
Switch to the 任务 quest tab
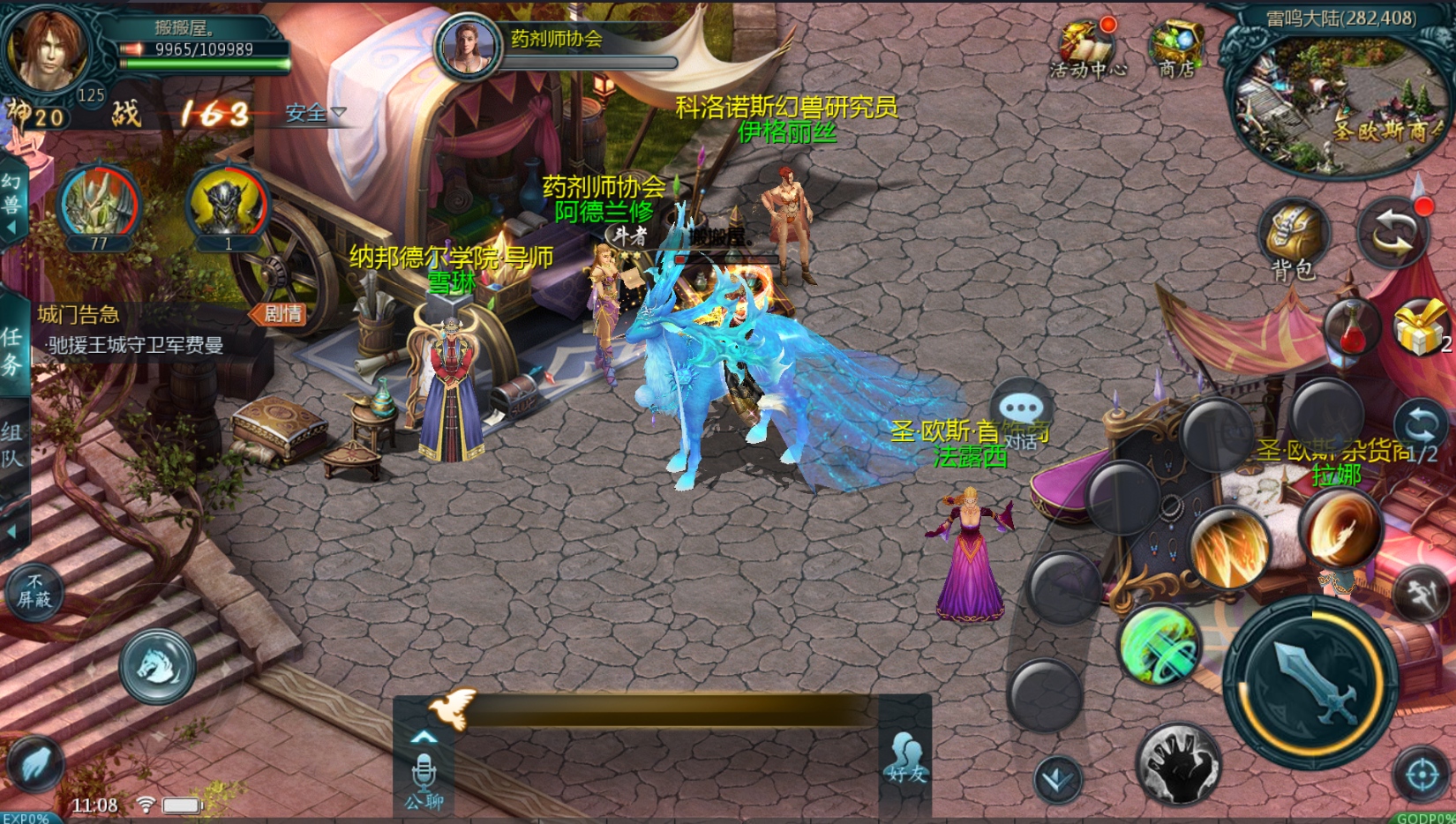[x=12, y=348]
